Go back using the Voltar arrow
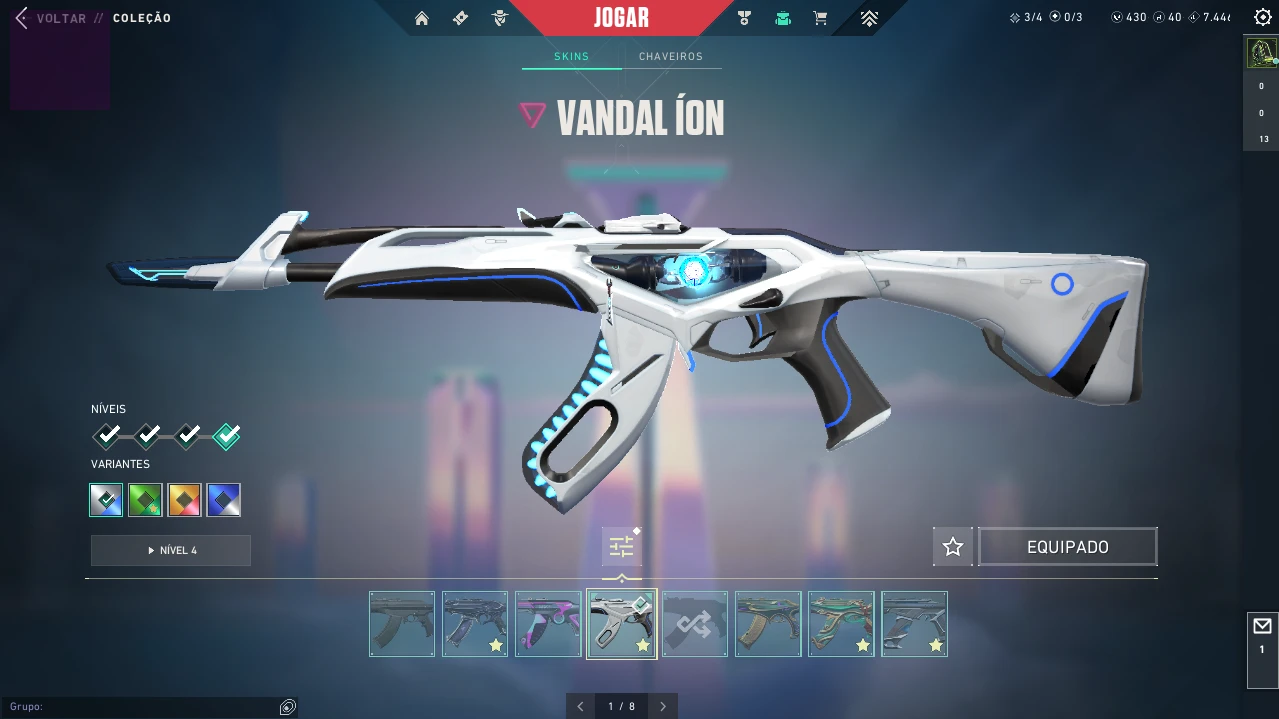The height and width of the screenshot is (719, 1279). pos(22,18)
